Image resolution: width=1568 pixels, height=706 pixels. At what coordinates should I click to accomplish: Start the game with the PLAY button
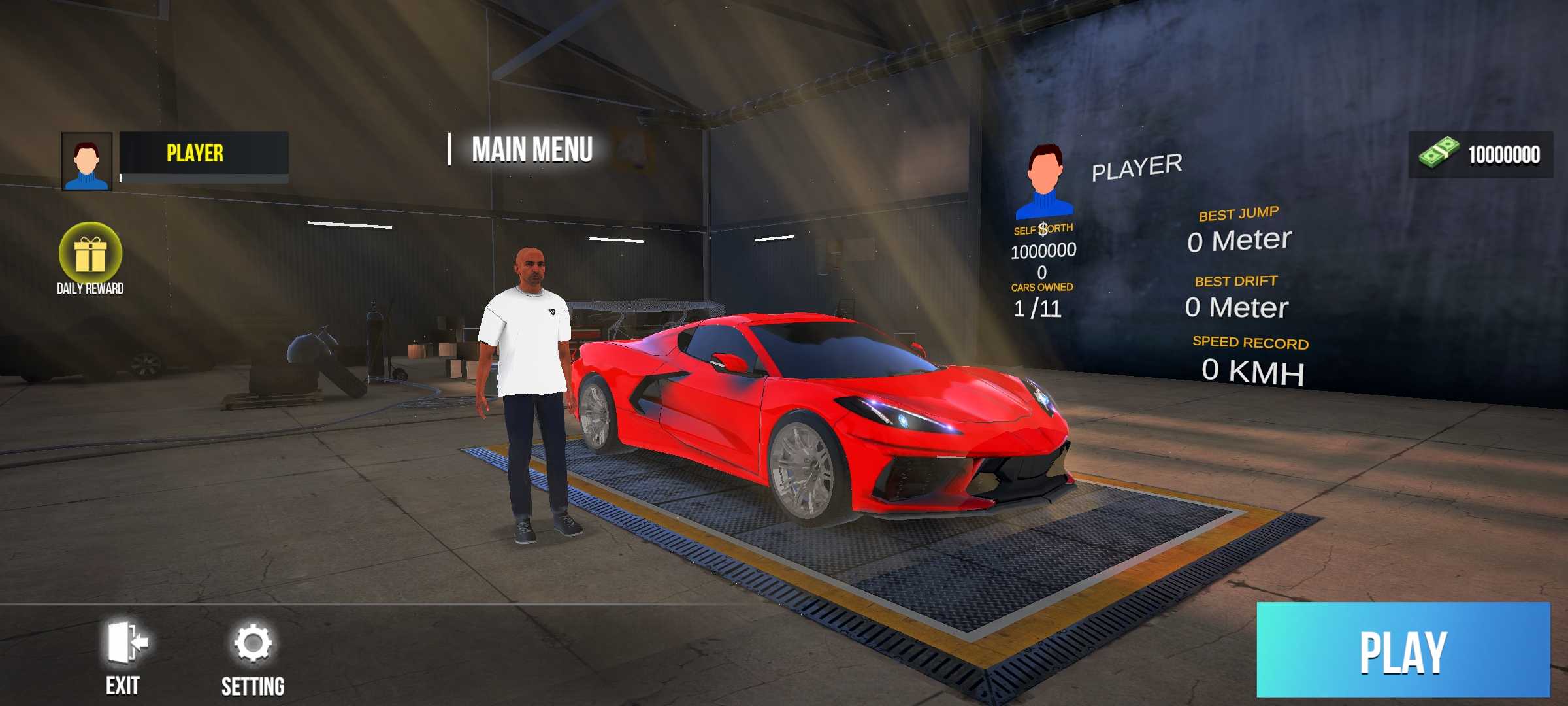pyautogui.click(x=1403, y=650)
